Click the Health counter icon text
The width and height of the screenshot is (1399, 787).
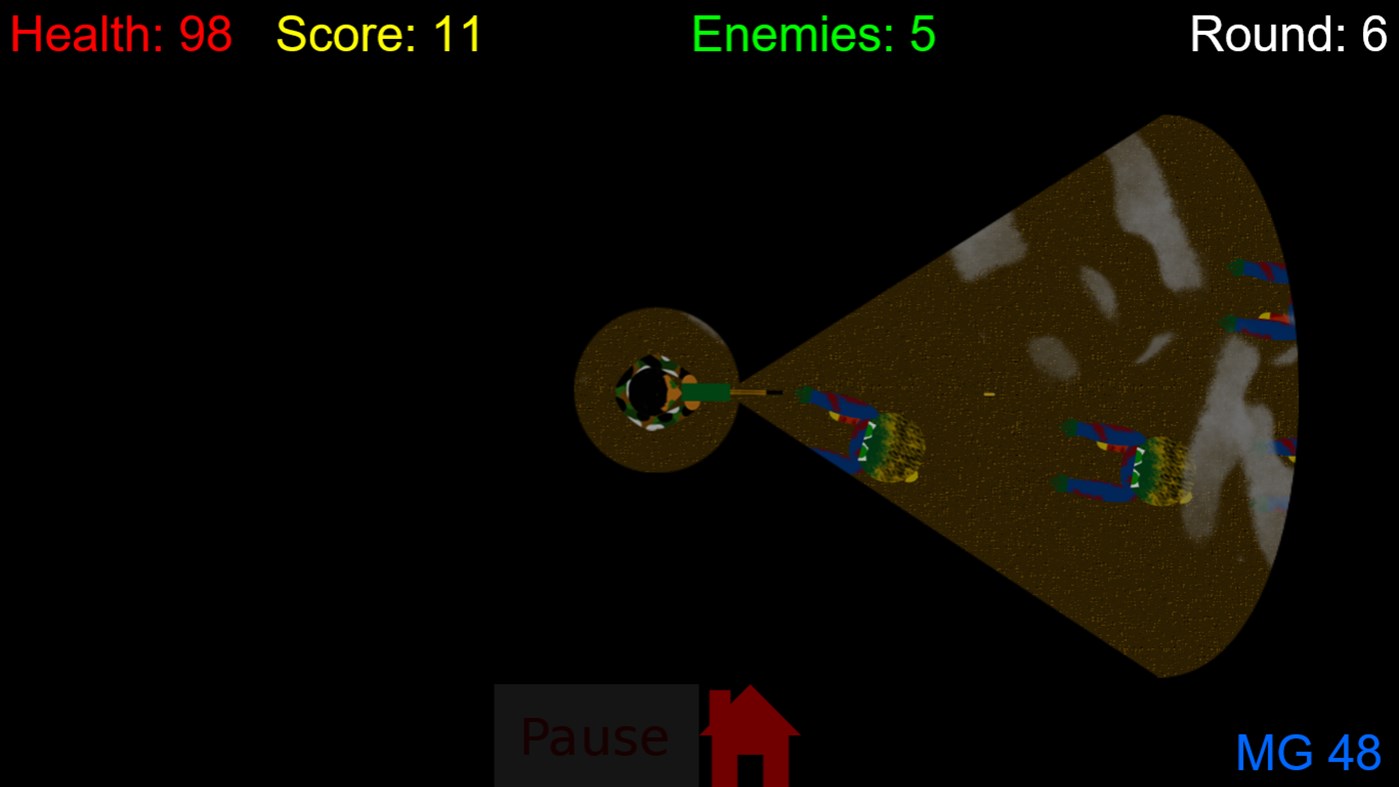coord(120,33)
